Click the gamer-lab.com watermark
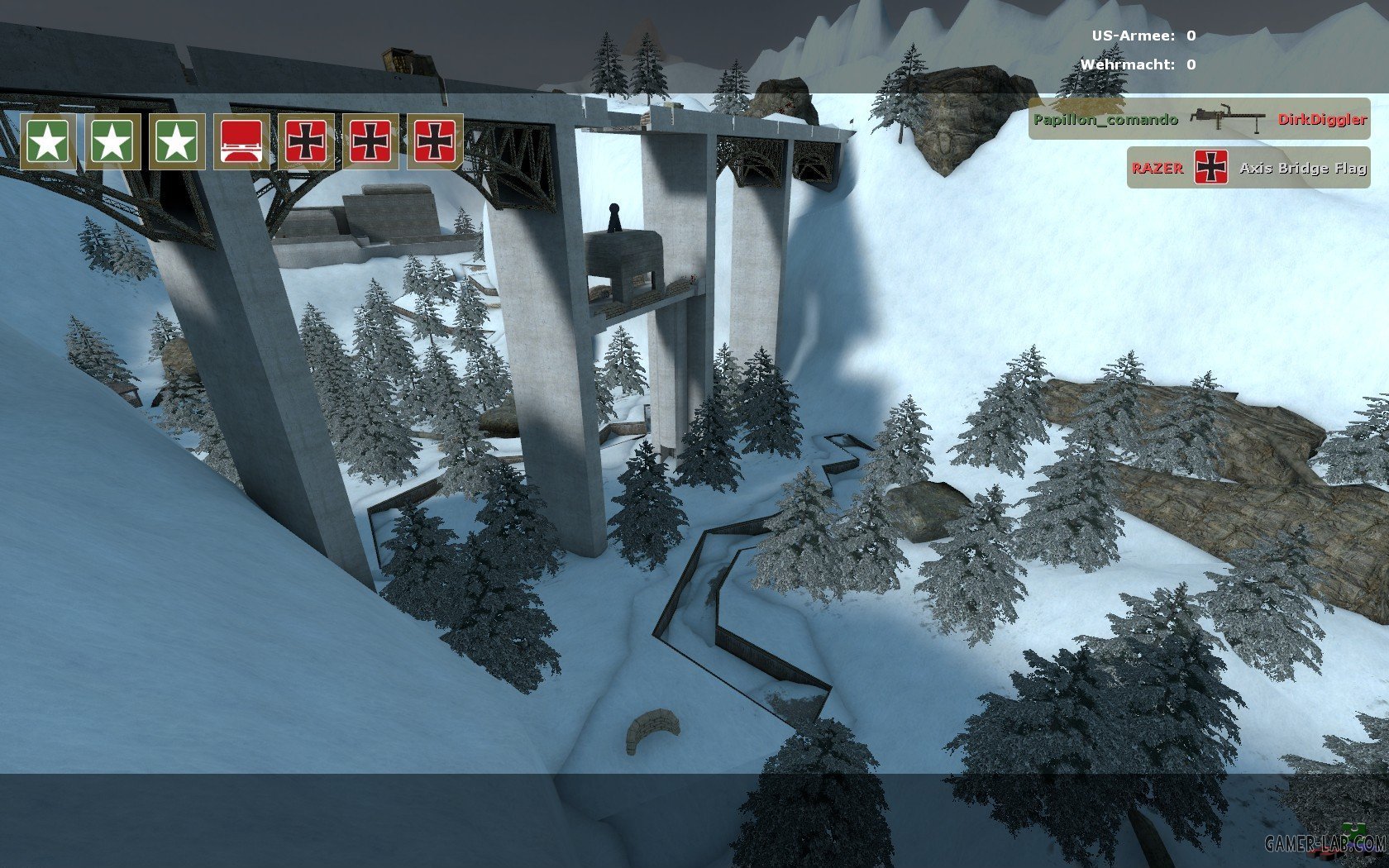This screenshot has height=868, width=1389. 1325,843
